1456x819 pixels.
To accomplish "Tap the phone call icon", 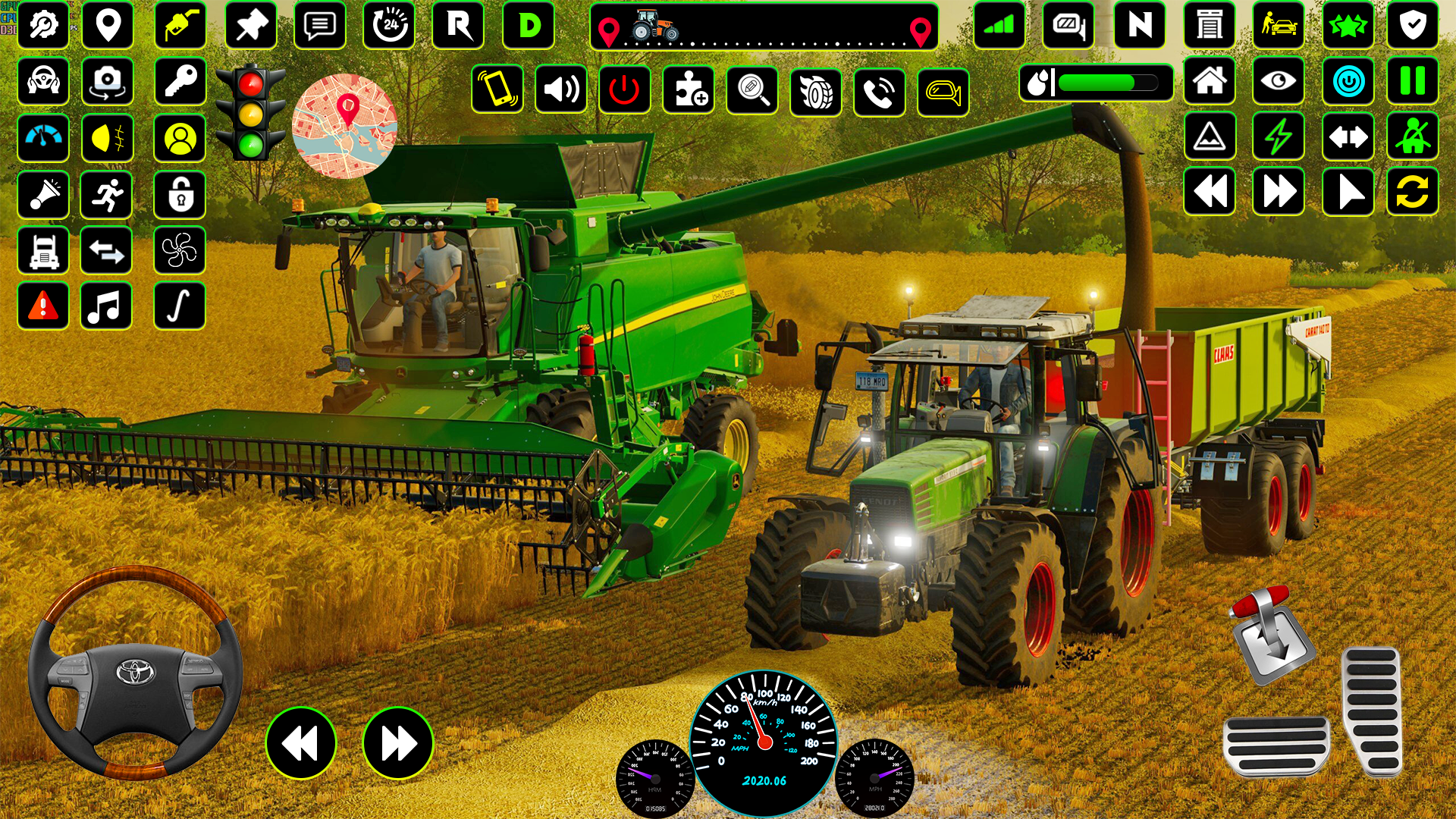I will click(878, 93).
